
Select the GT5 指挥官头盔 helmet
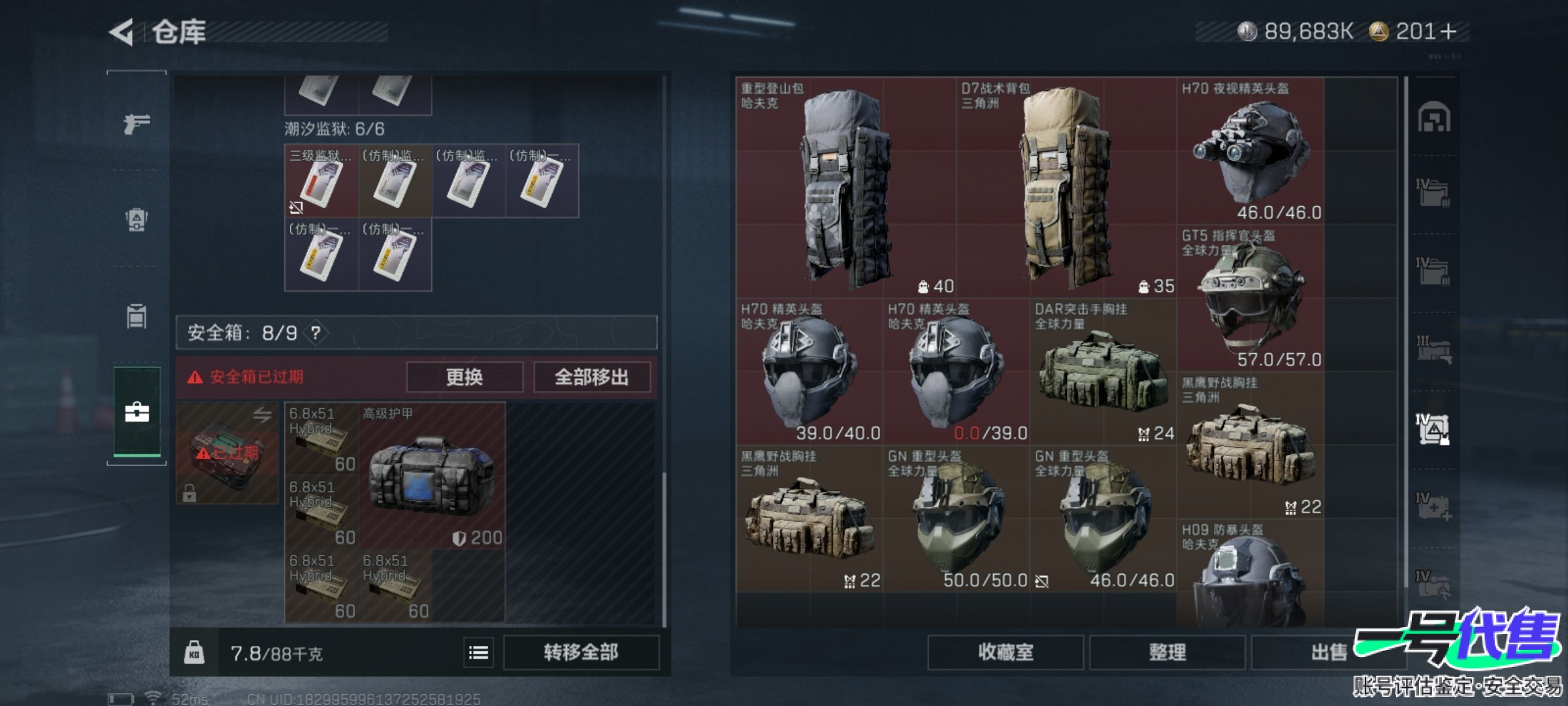(x=1250, y=299)
